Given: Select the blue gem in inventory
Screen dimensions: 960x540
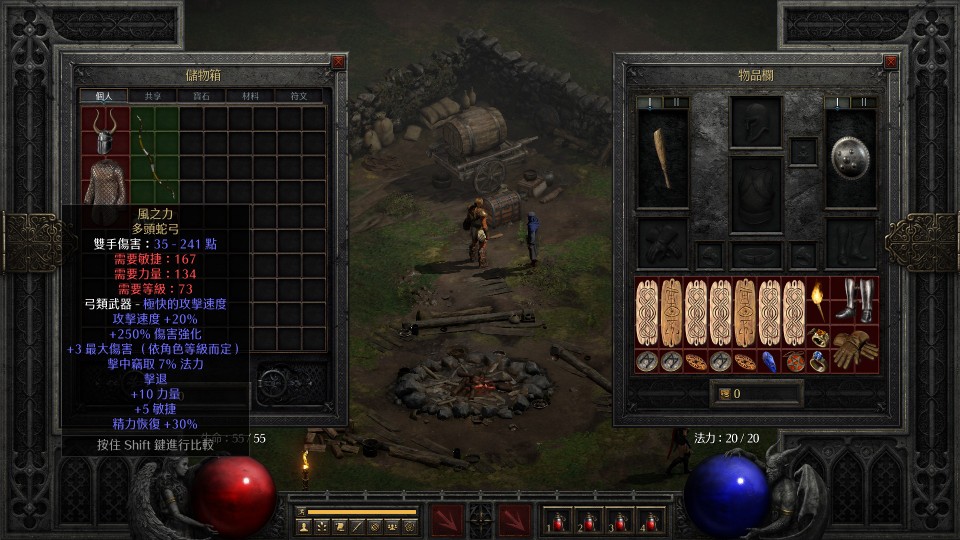Looking at the screenshot, I should pyautogui.click(x=770, y=360).
